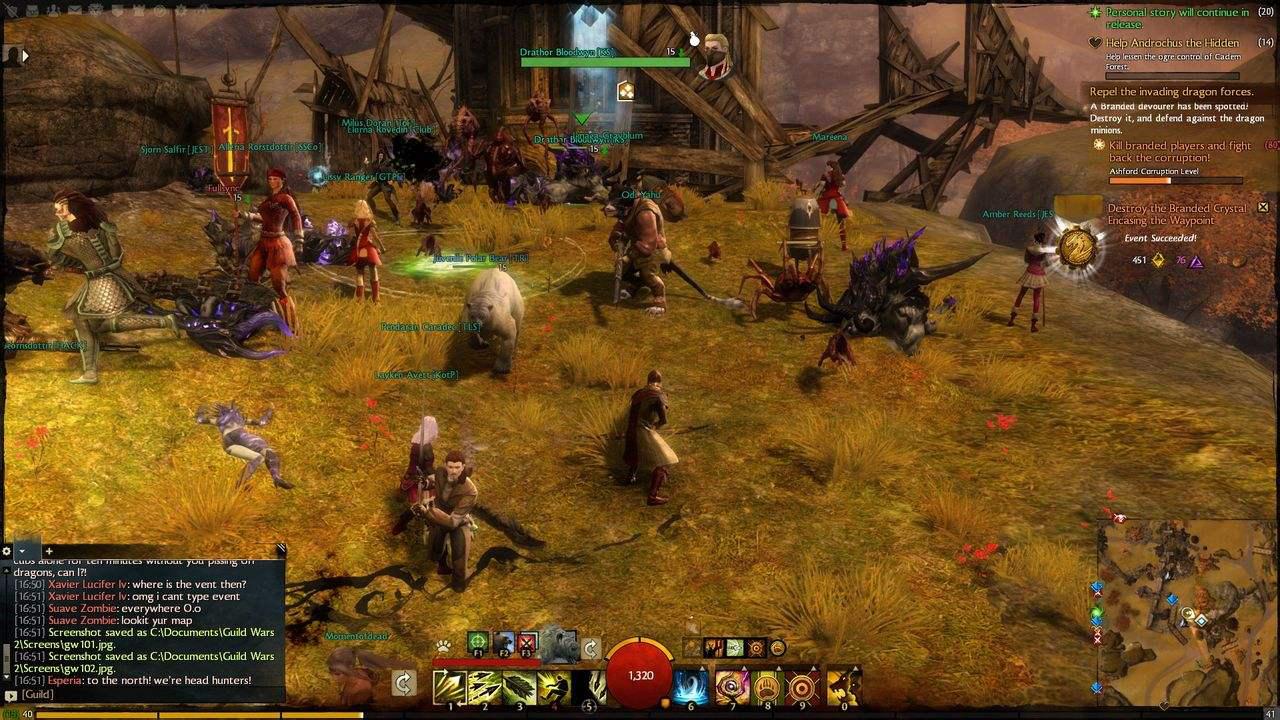The width and height of the screenshot is (1280, 720).
Task: Command pet attack with F1 crosshair icon
Action: pyautogui.click(x=478, y=641)
